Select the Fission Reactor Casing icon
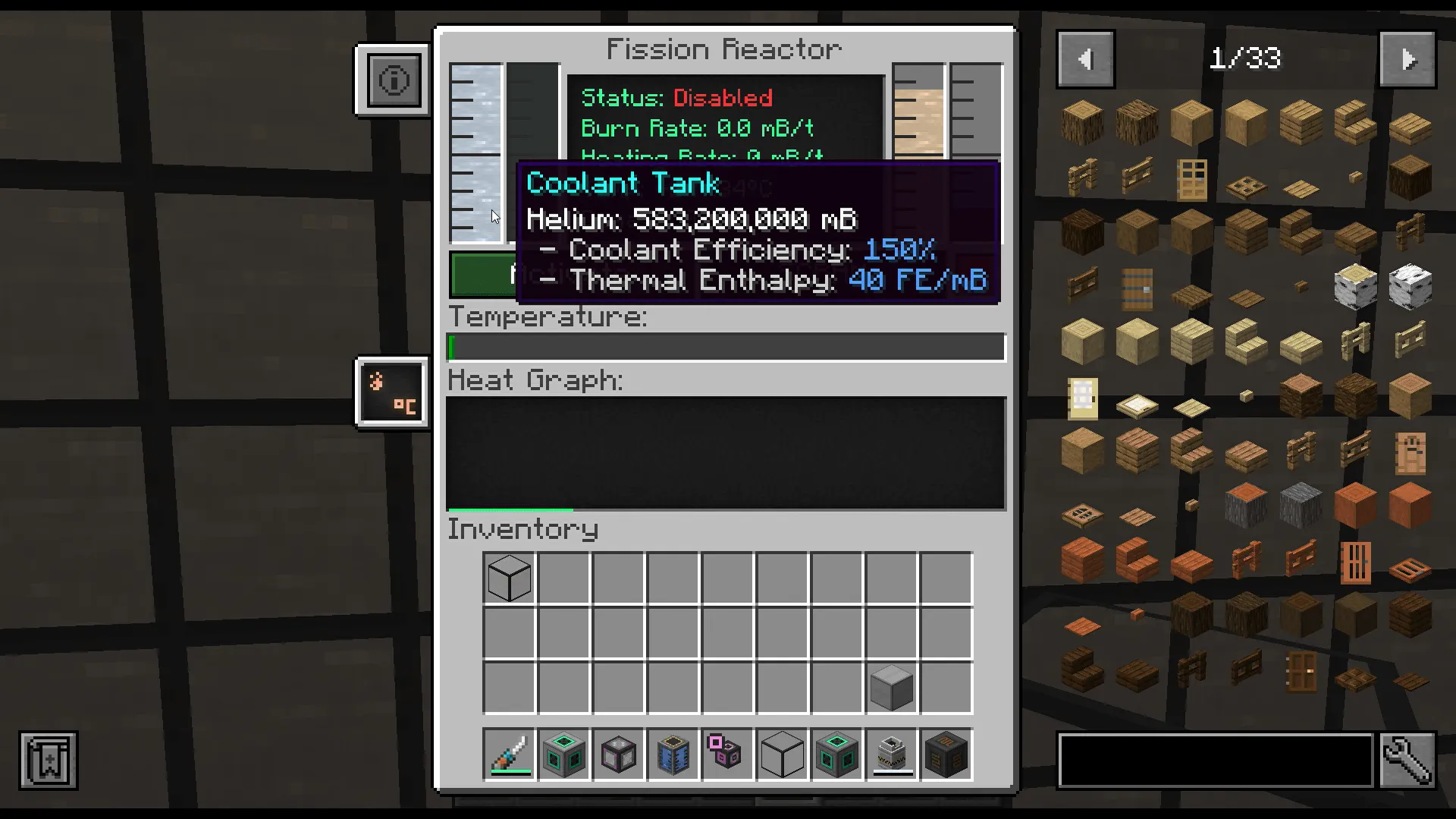Viewport: 1456px width, 819px height. coord(564,755)
